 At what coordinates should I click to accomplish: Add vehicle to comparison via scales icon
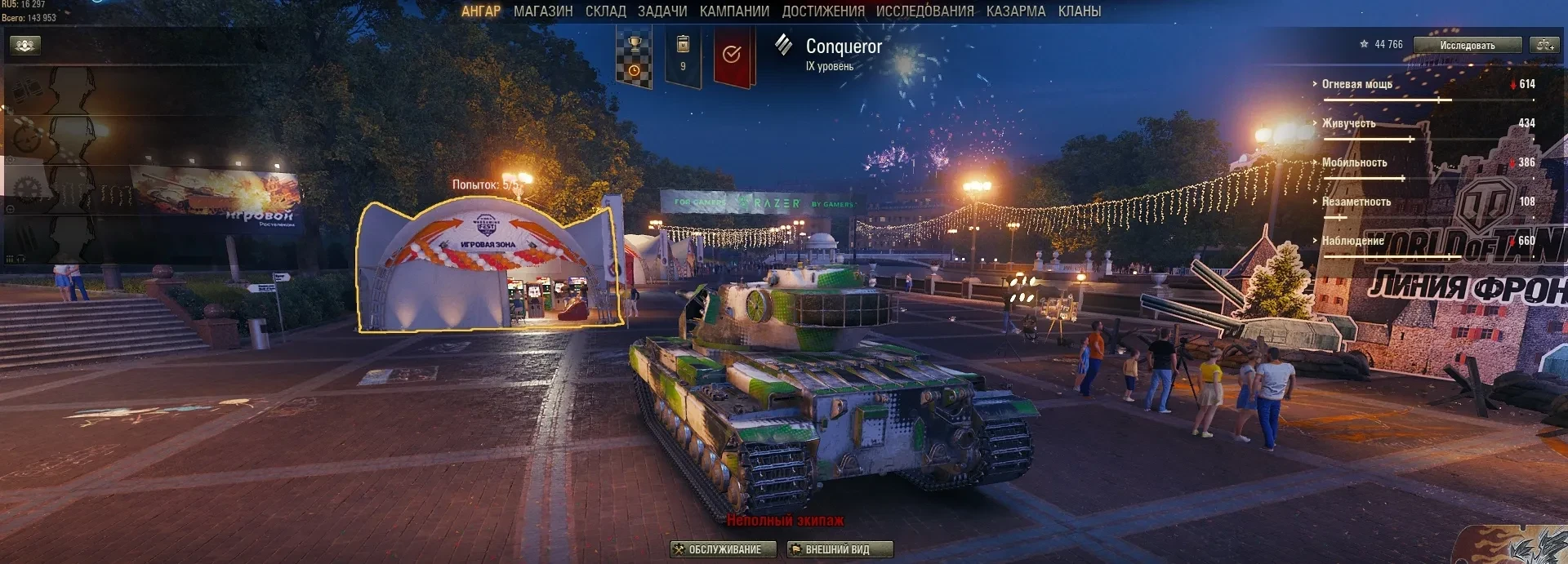[1544, 45]
